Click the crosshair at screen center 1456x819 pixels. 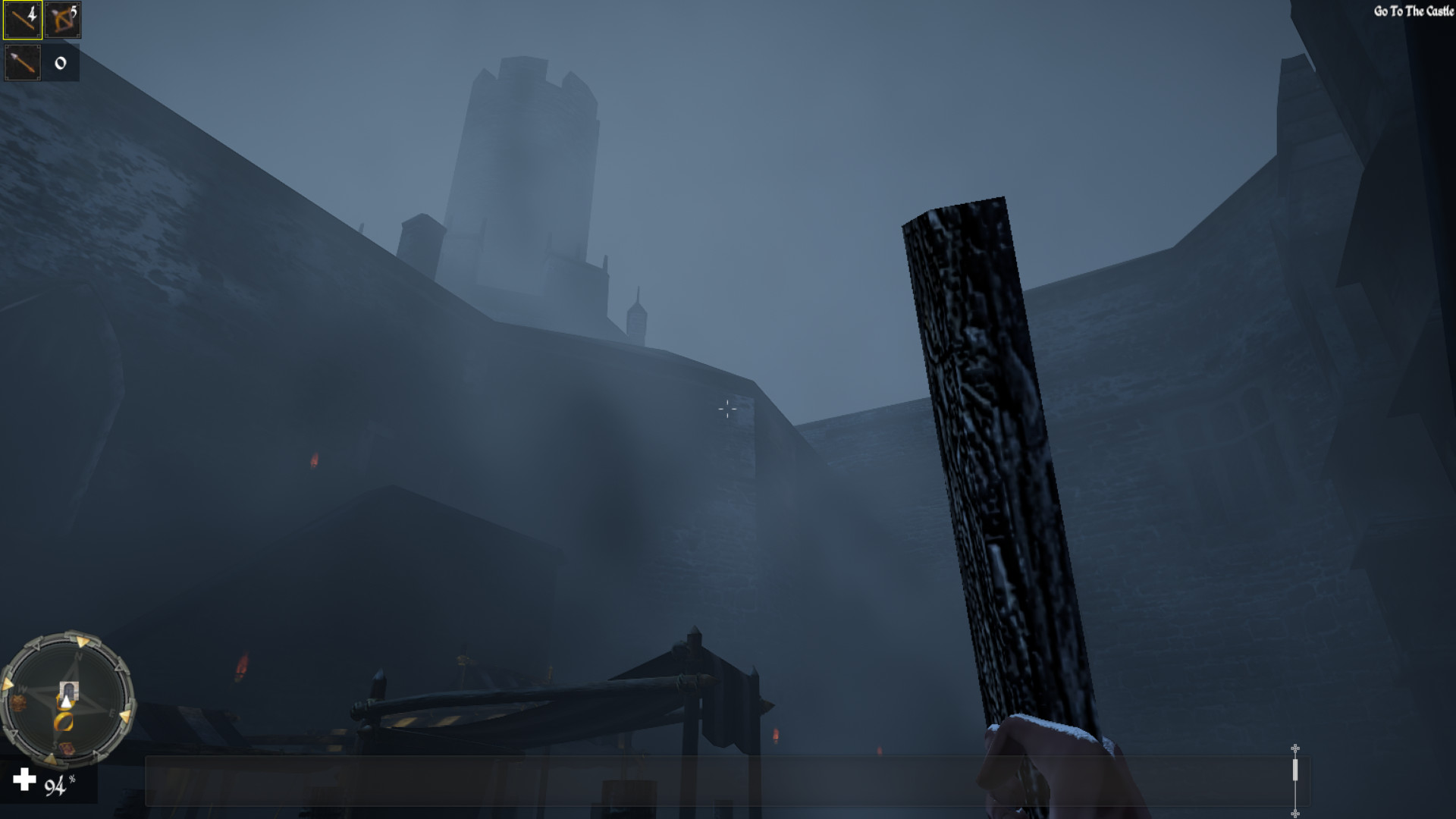(727, 409)
